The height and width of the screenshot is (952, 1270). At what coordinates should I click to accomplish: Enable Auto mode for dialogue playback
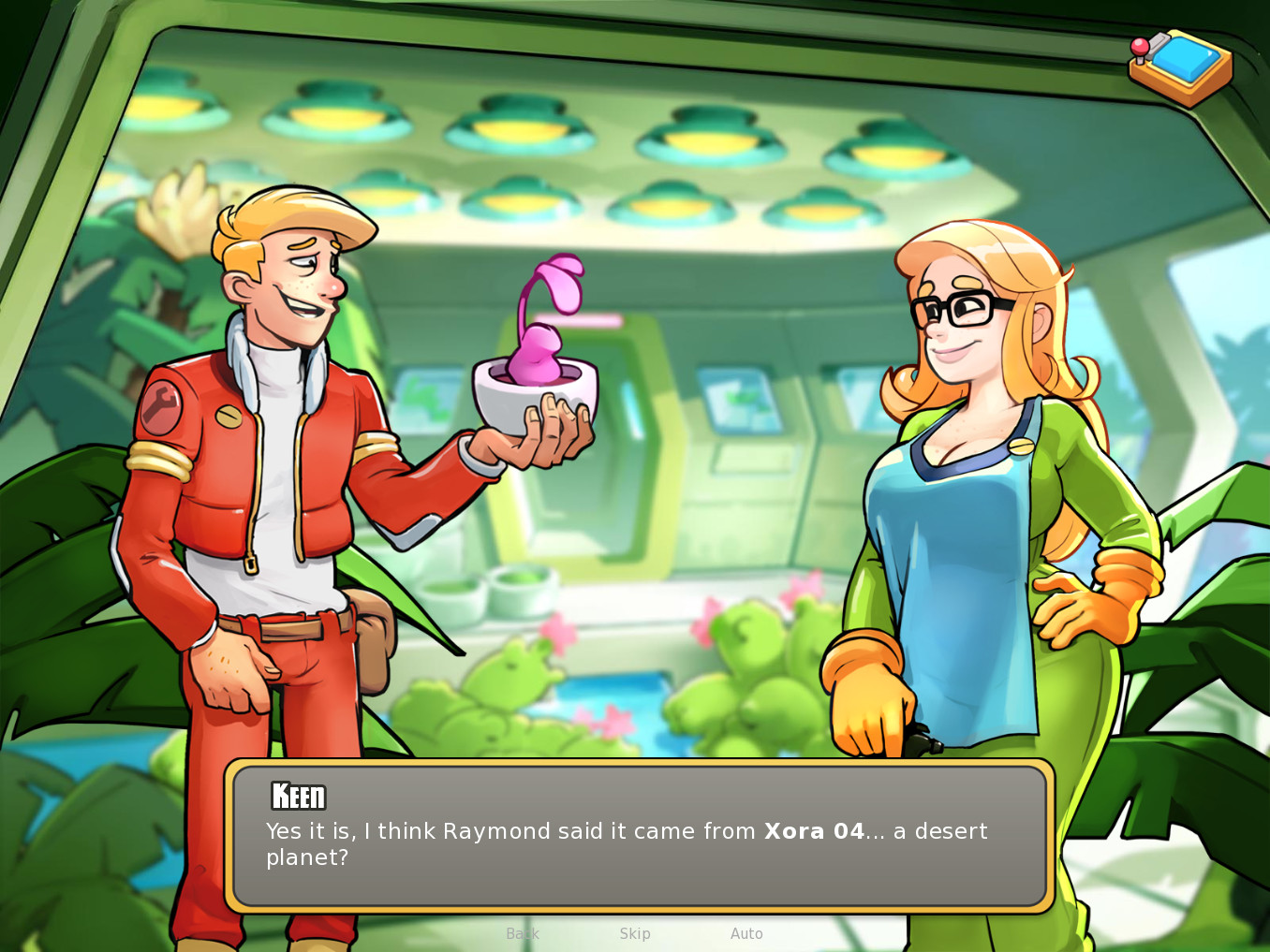coord(746,932)
